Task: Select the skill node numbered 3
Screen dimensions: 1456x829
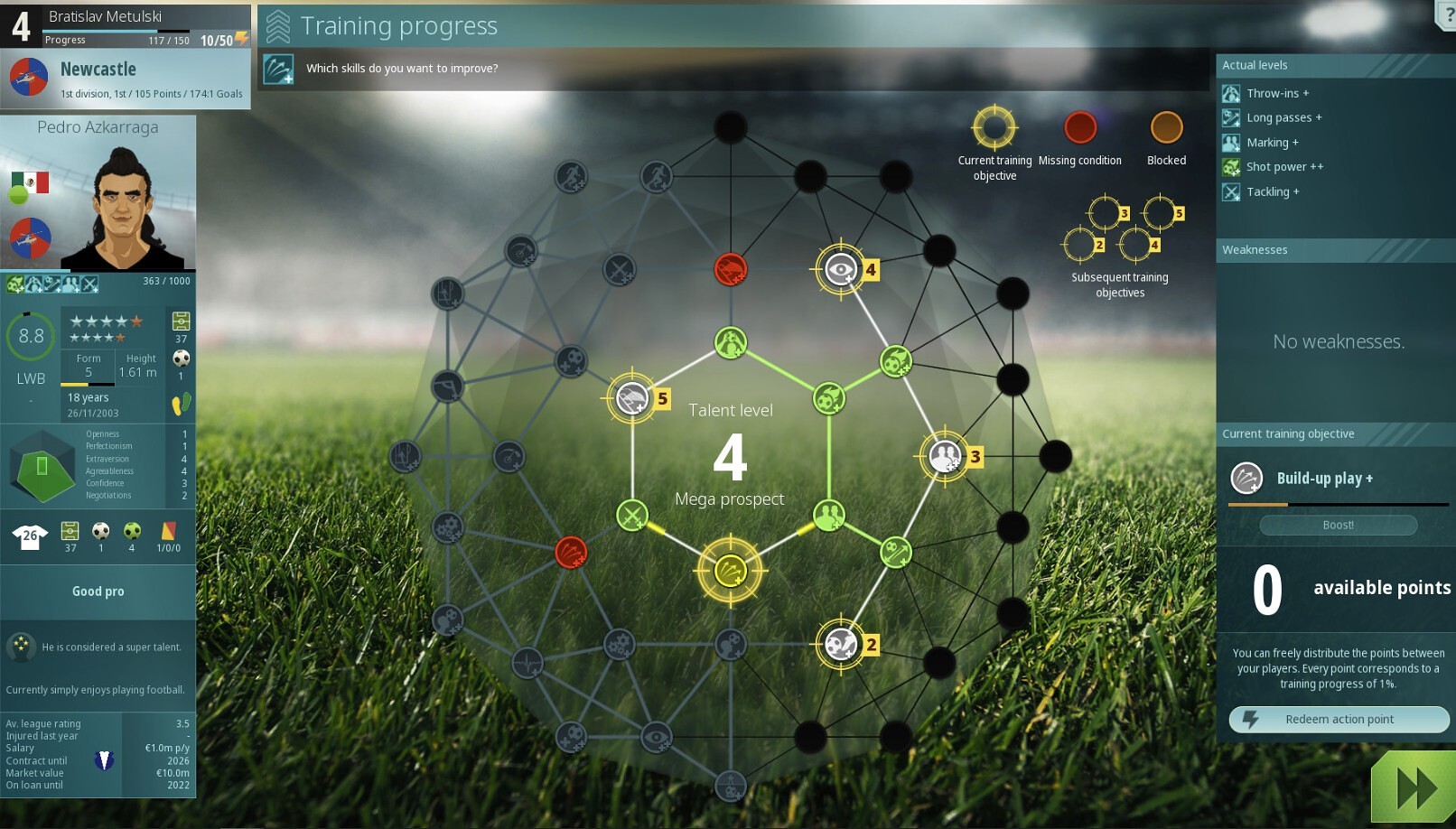Action: point(945,457)
